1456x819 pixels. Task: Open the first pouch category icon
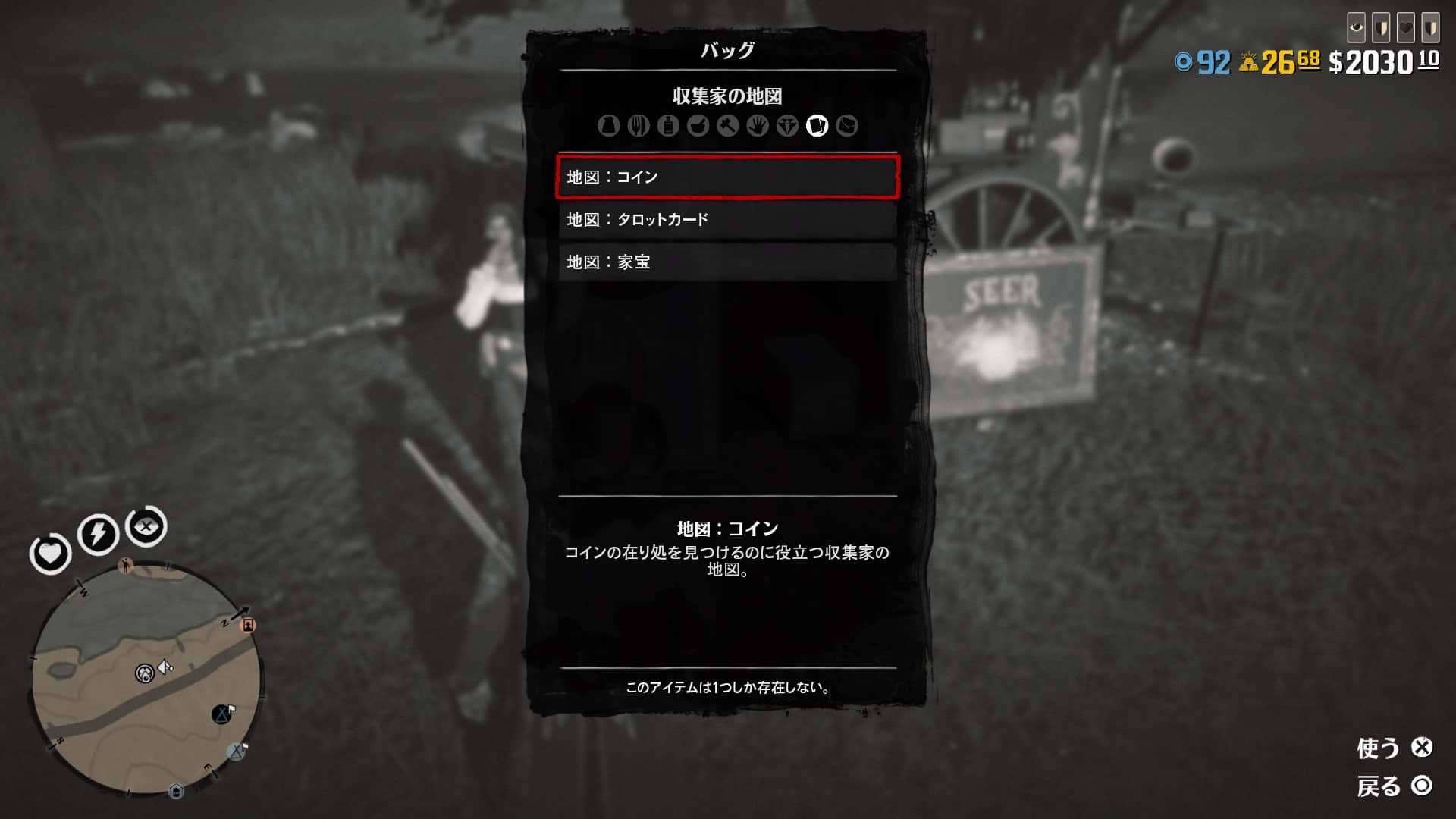(x=608, y=126)
